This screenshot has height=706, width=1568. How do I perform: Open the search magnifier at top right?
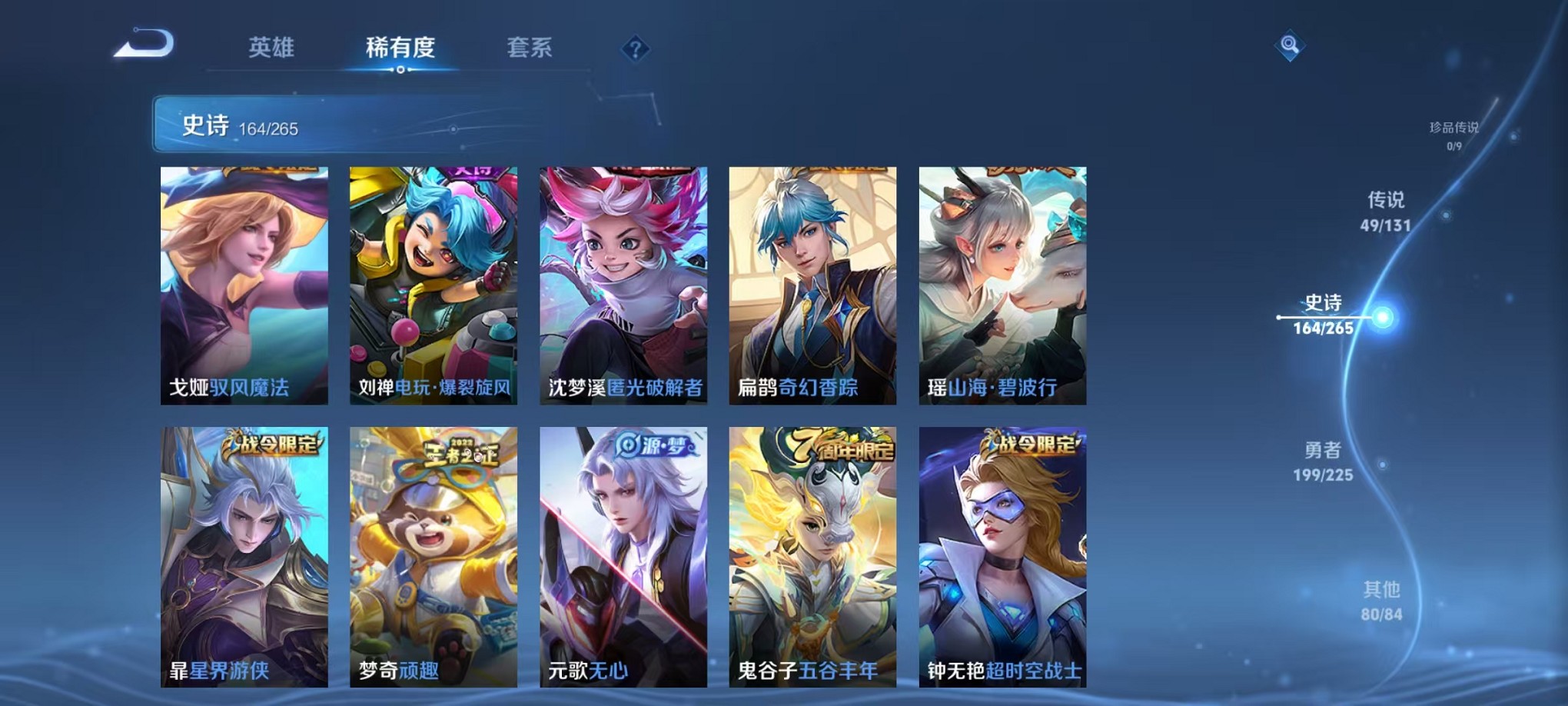click(x=1291, y=46)
